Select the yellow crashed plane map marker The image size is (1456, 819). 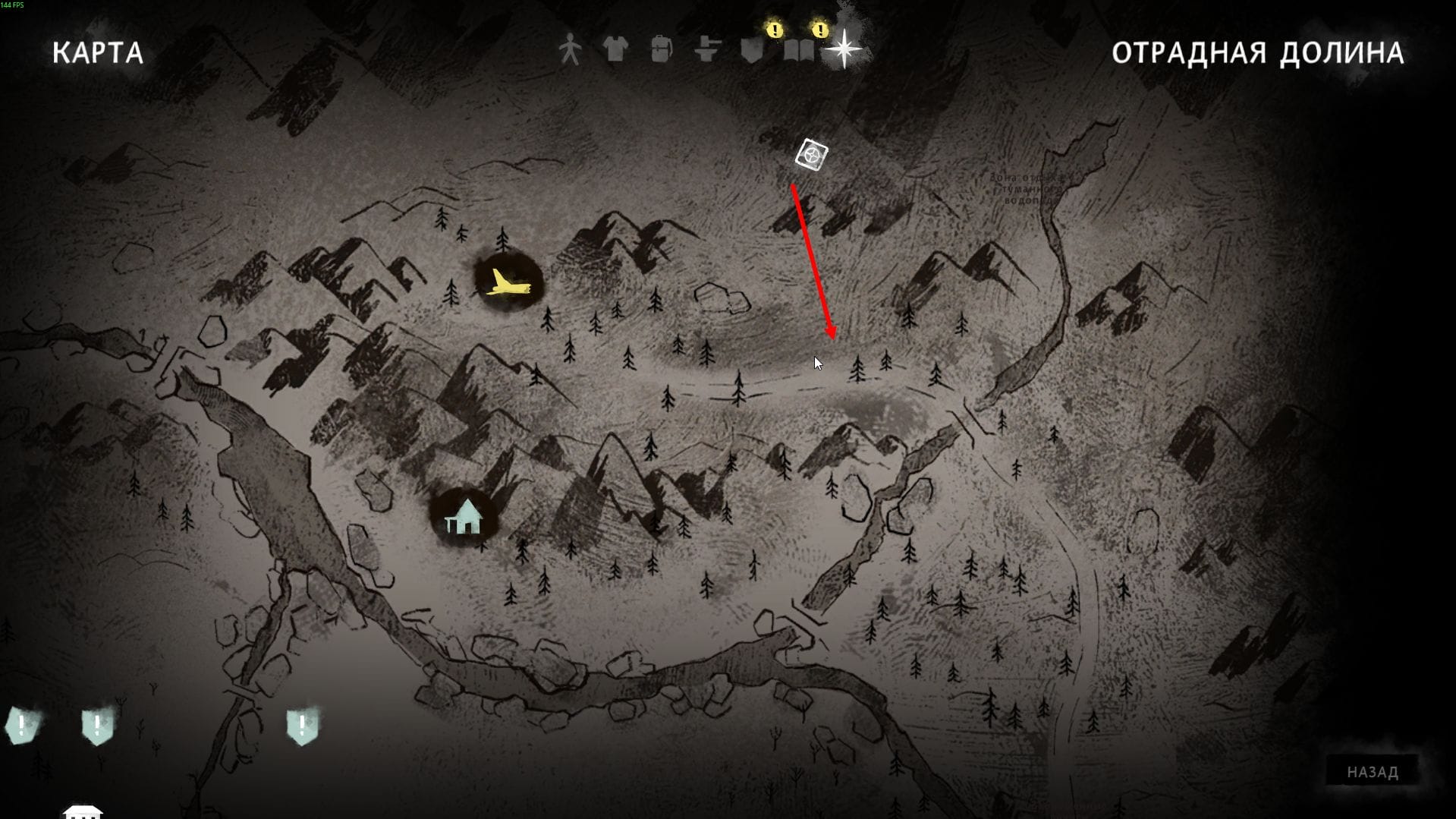[508, 283]
